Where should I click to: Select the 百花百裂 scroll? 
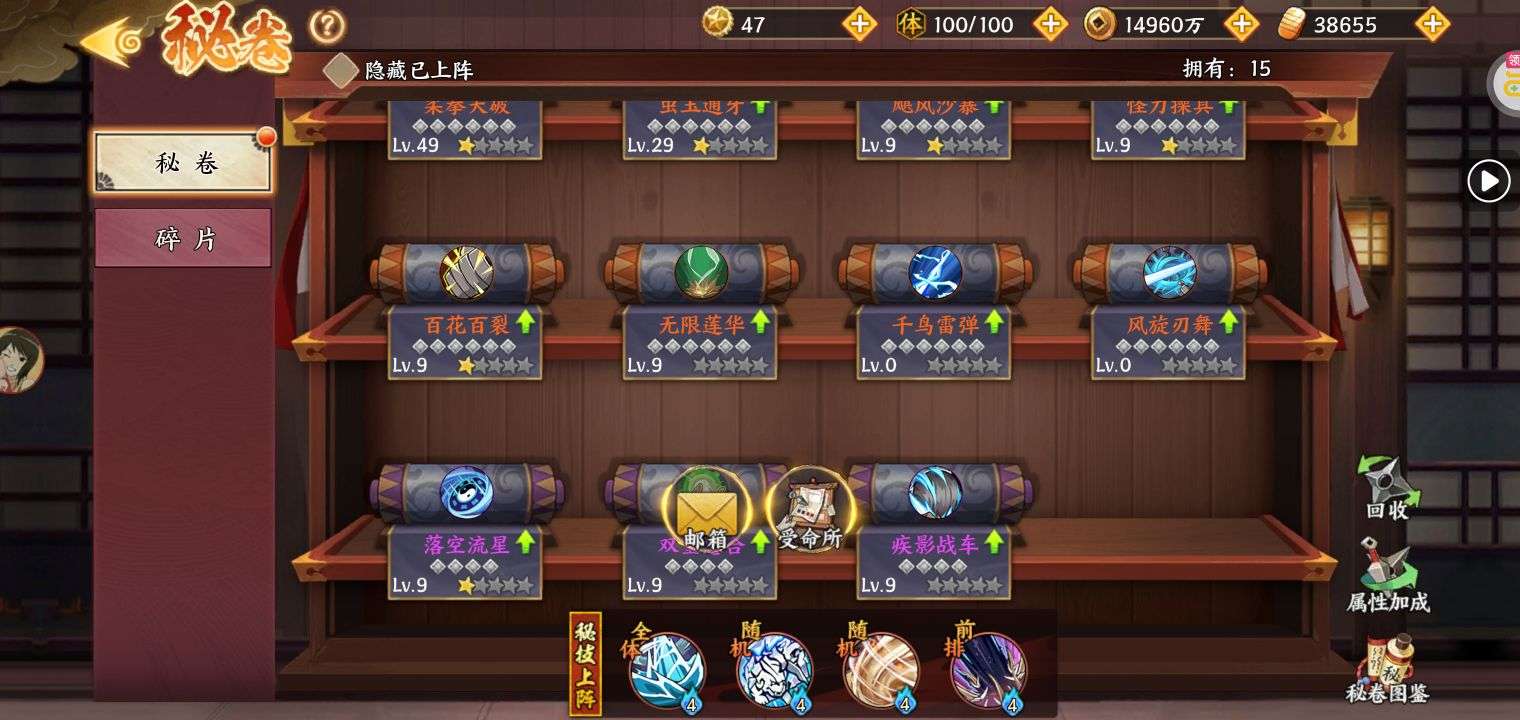[466, 273]
